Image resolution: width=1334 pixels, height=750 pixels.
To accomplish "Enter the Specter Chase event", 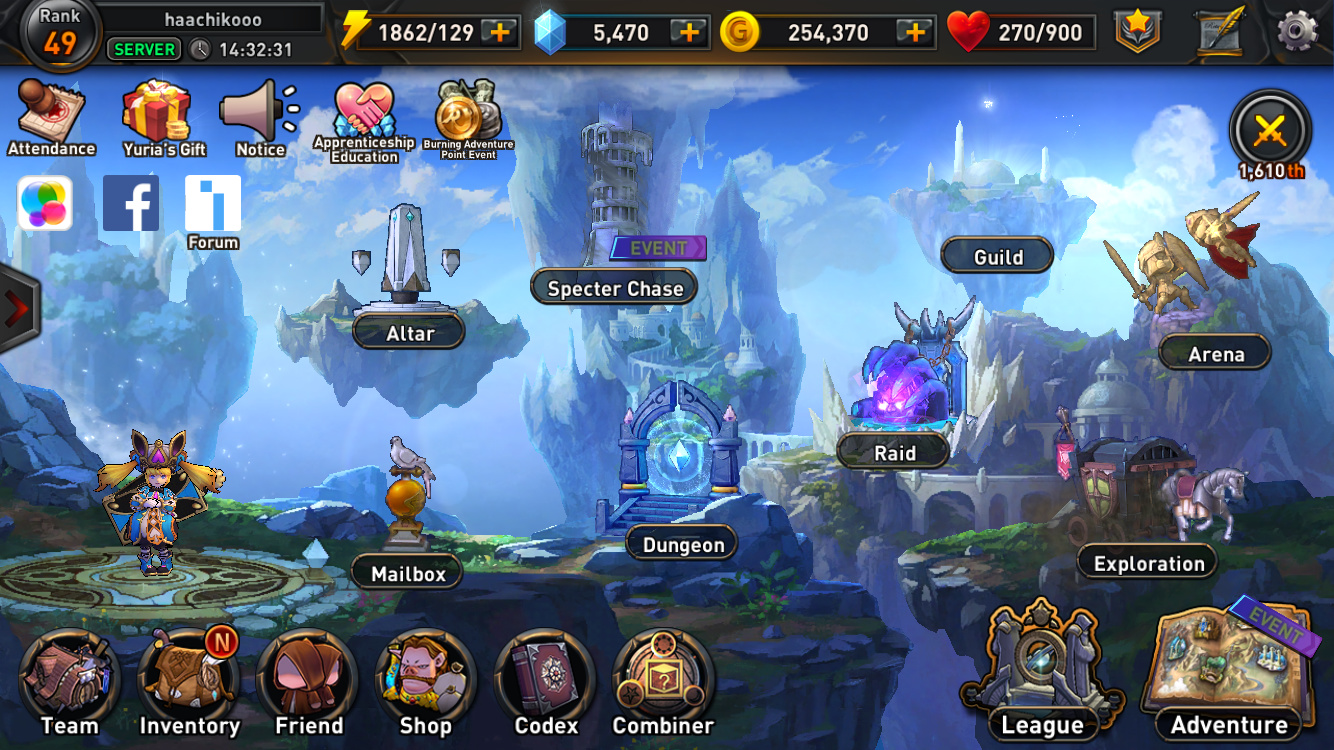I will [x=615, y=289].
